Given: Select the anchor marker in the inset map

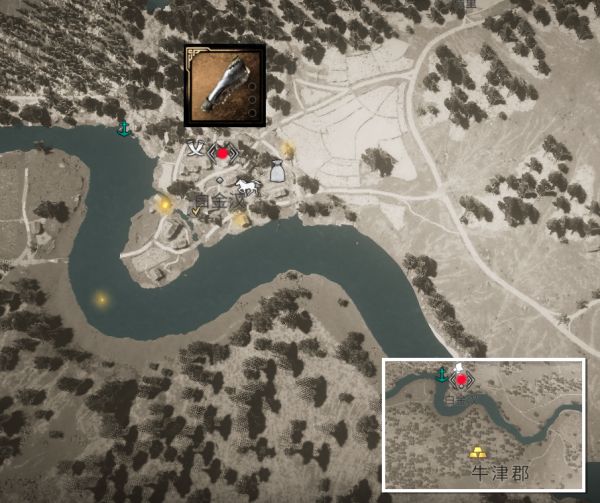Looking at the screenshot, I should point(442,374).
